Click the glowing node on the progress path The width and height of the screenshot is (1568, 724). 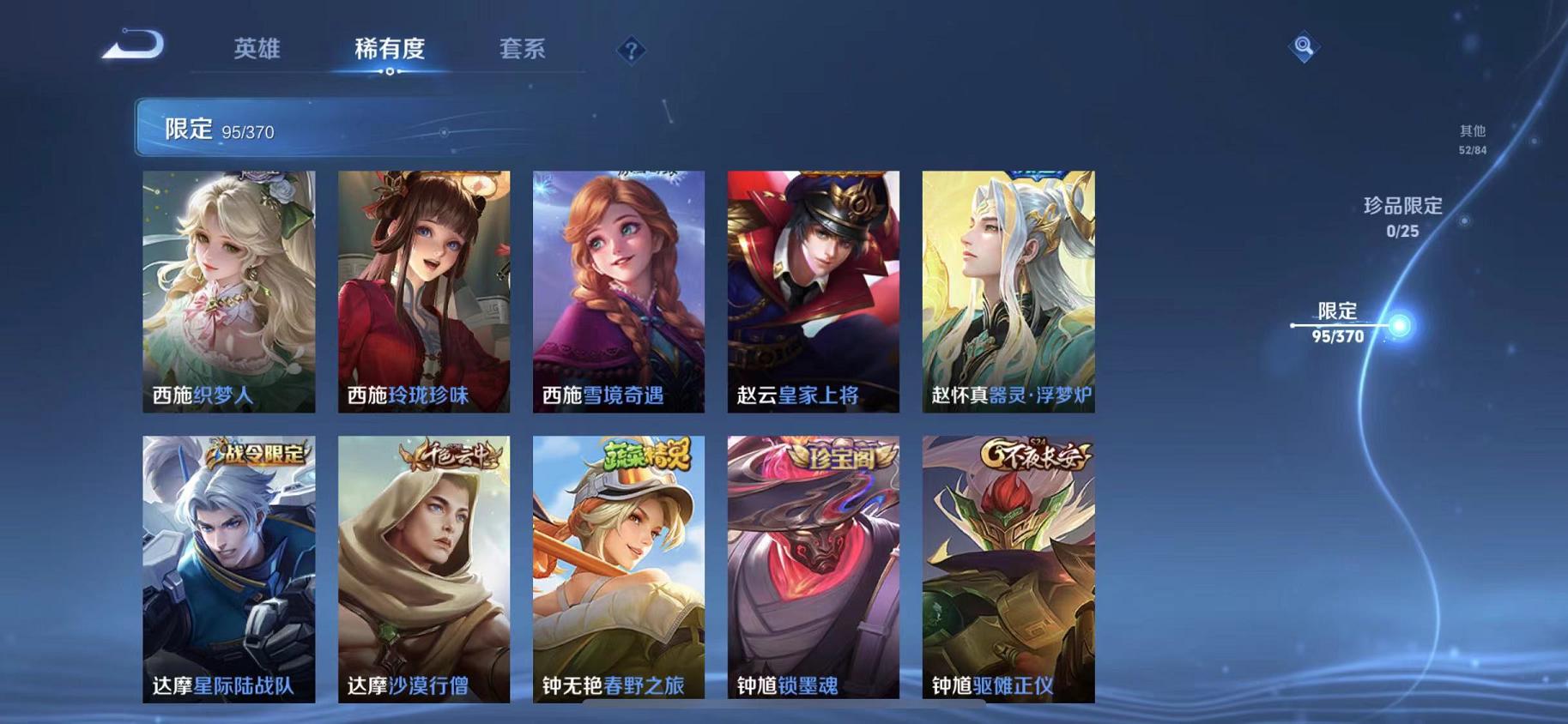point(1401,326)
